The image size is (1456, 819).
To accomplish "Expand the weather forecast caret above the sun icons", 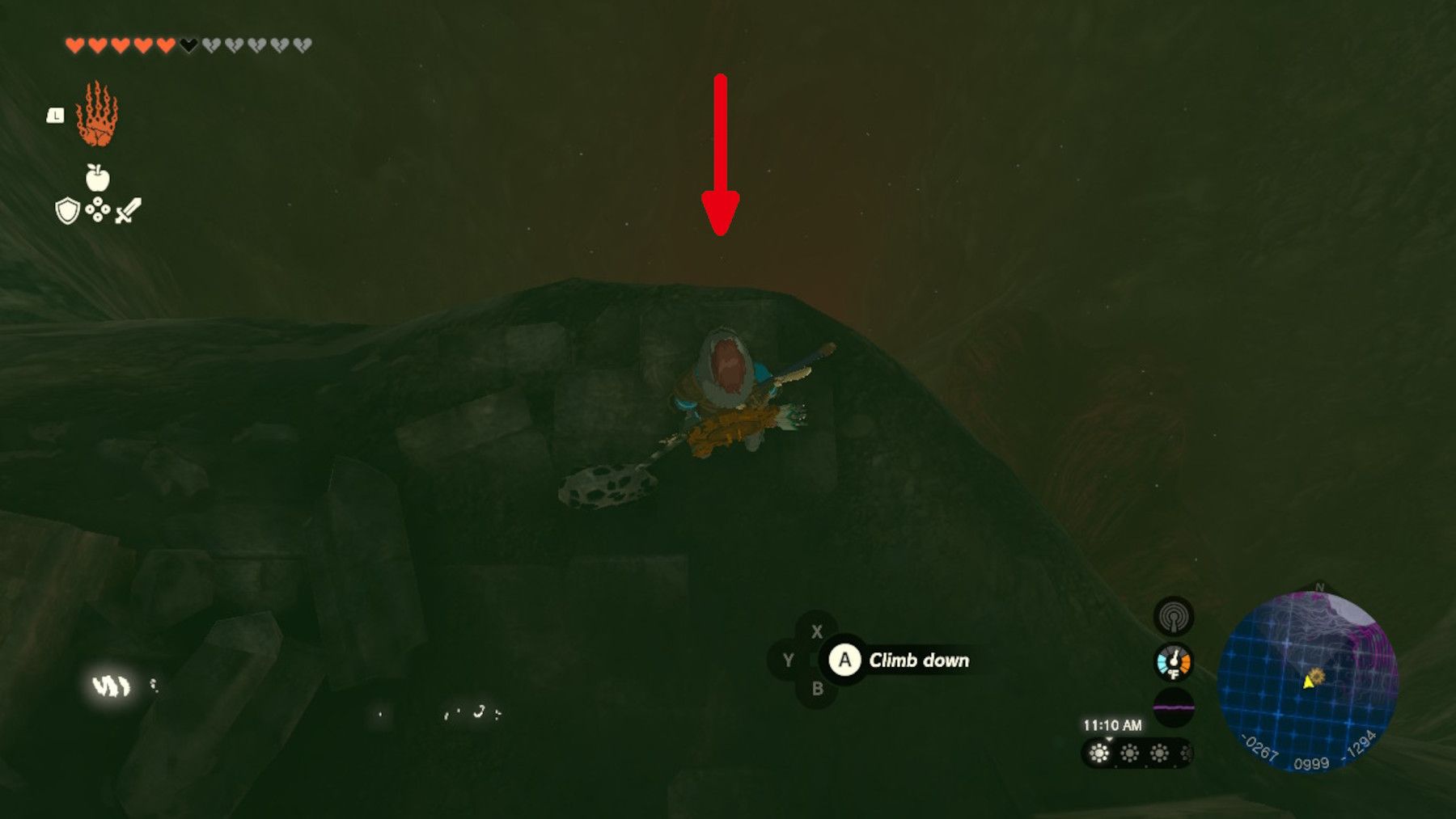I will [1109, 738].
